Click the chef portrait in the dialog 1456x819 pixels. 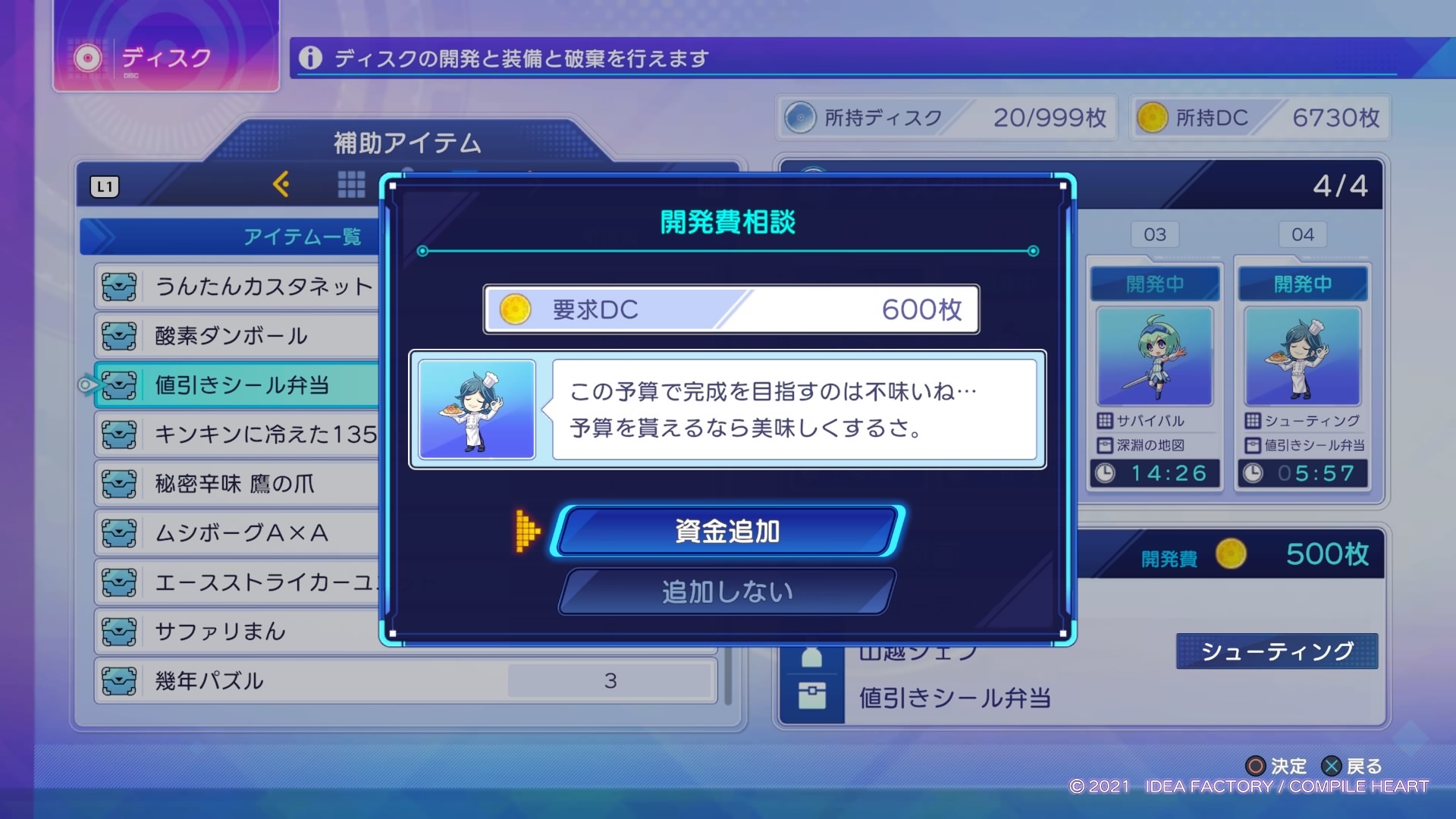point(475,409)
